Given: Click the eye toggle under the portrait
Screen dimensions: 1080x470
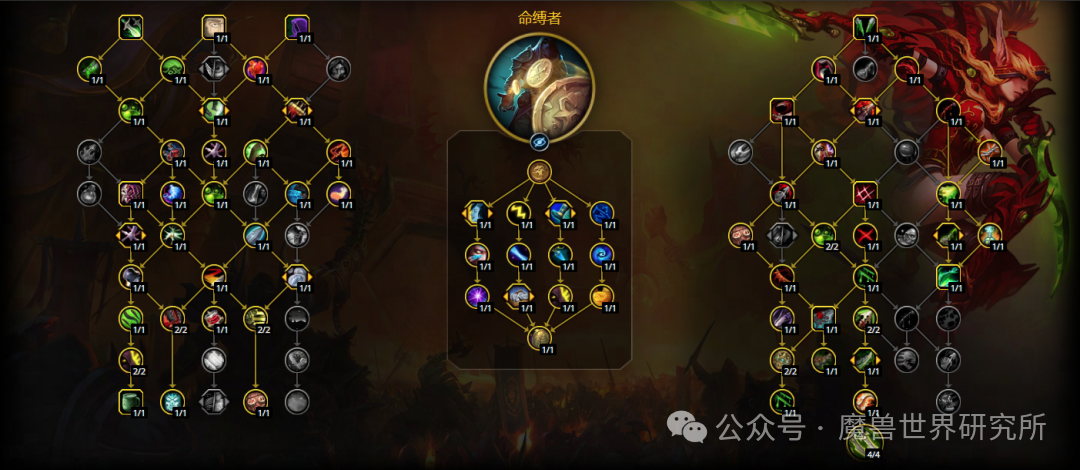Looking at the screenshot, I should 539,141.
